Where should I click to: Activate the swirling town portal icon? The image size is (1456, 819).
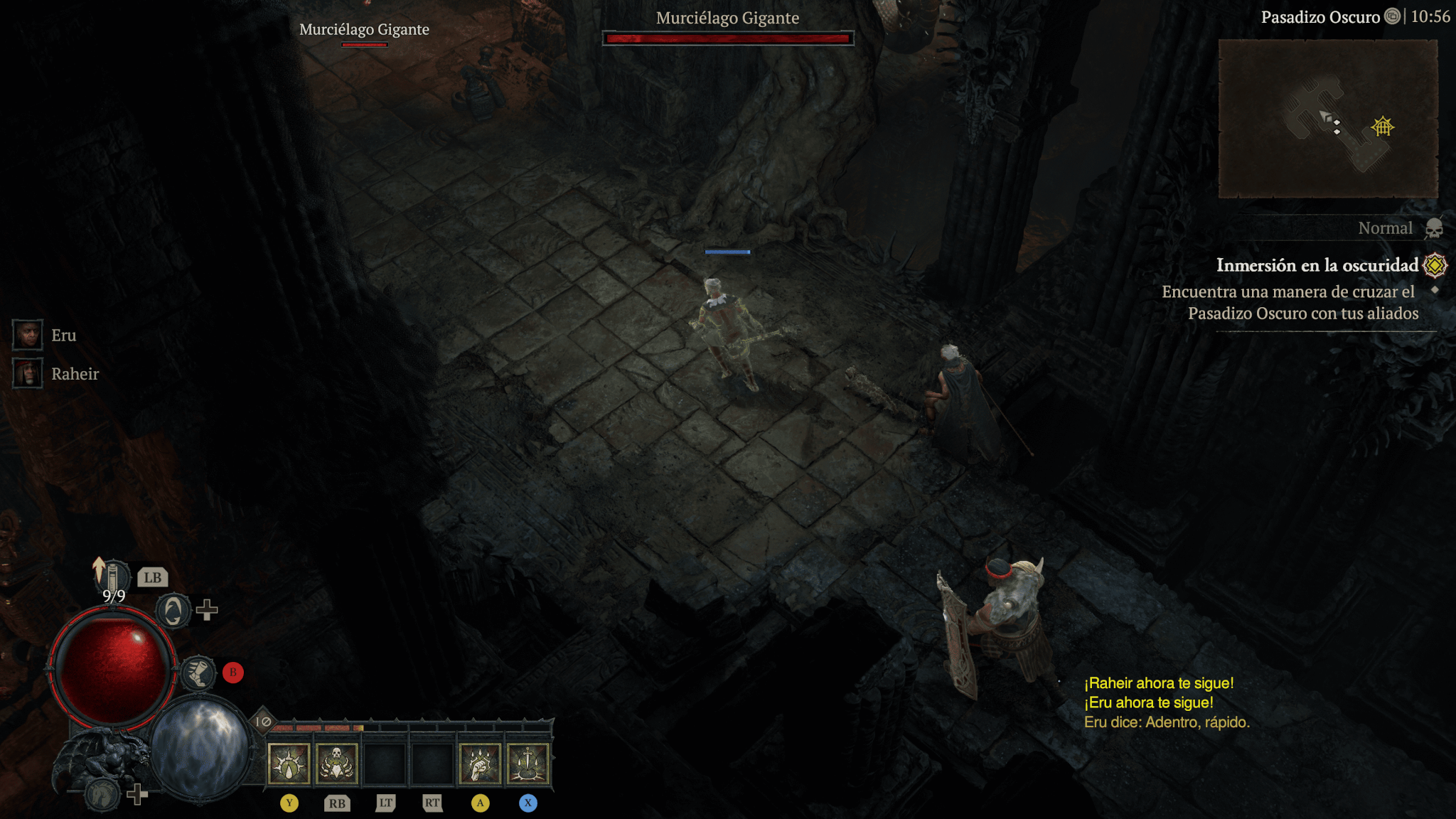[173, 611]
